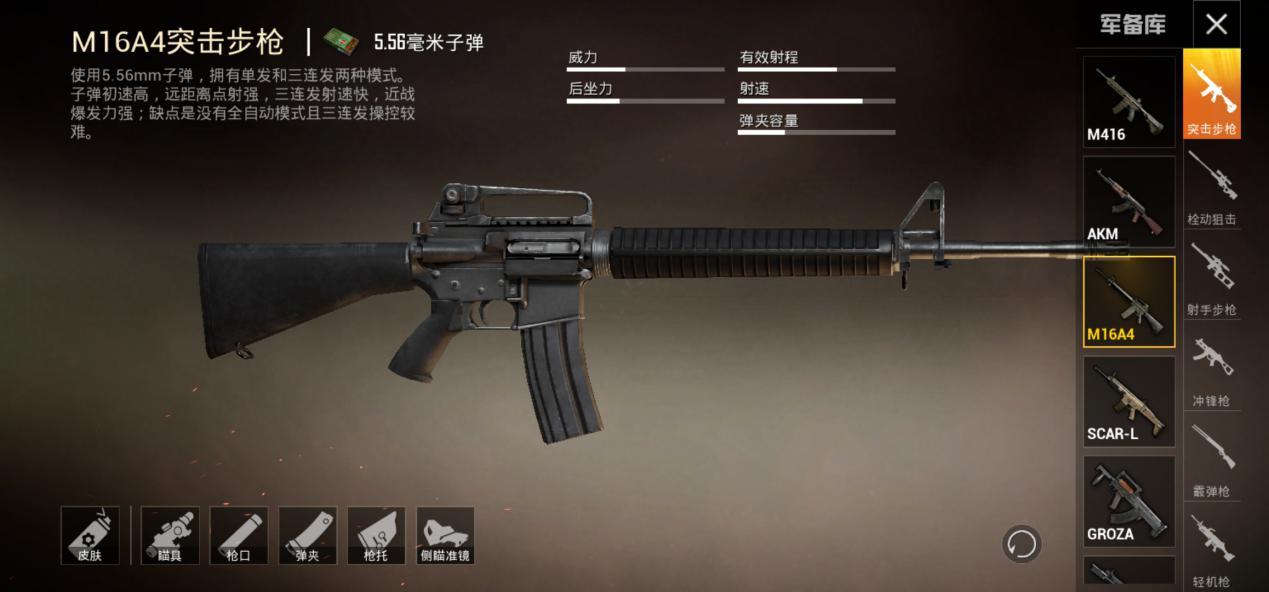1269x592 pixels.
Task: Open the 皮肤 skin option
Action: 90,535
